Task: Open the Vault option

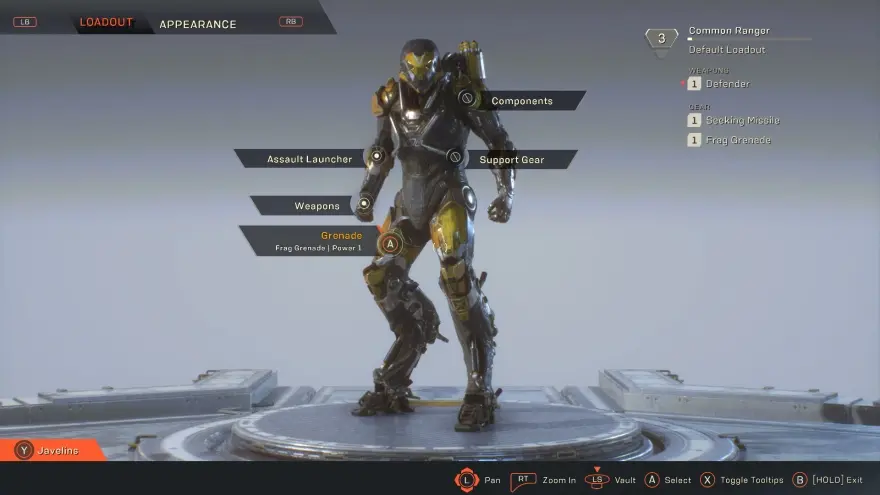Action: pyautogui.click(x=610, y=480)
